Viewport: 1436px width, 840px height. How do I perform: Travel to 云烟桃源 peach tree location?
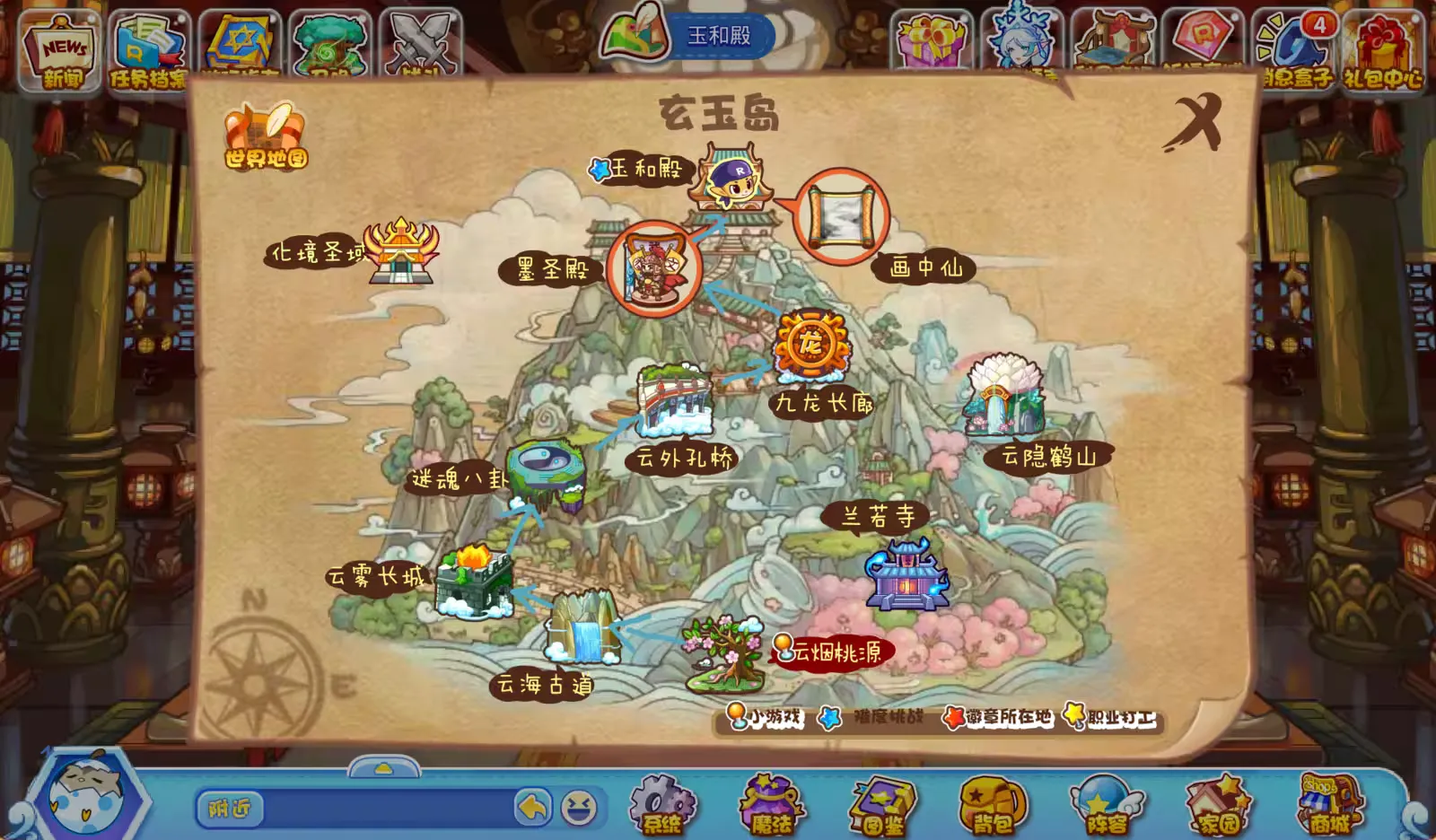click(x=723, y=653)
